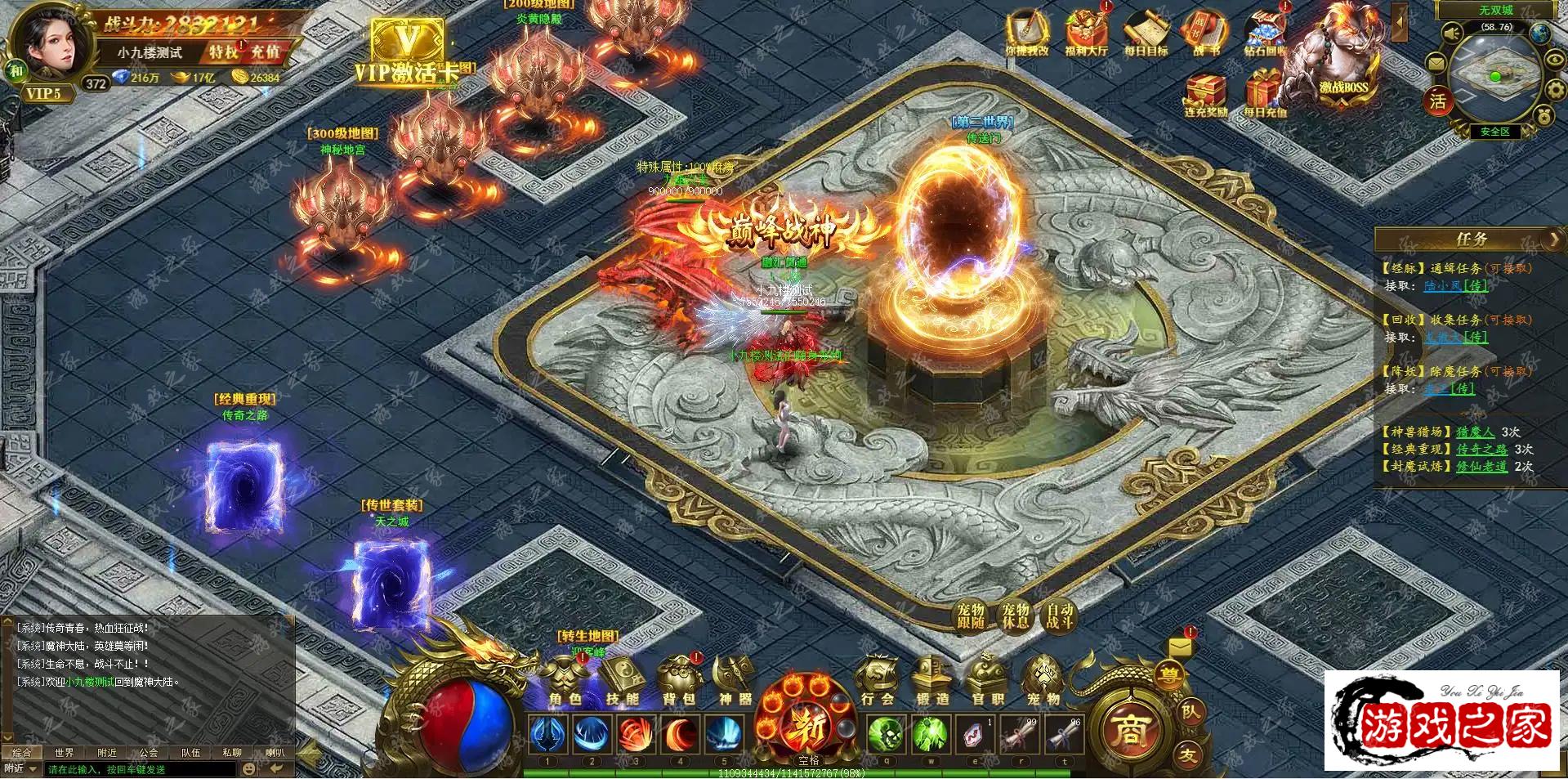The height and width of the screenshot is (779, 1568).
Task: Switch chat to the 世界 tab
Action: [64, 752]
